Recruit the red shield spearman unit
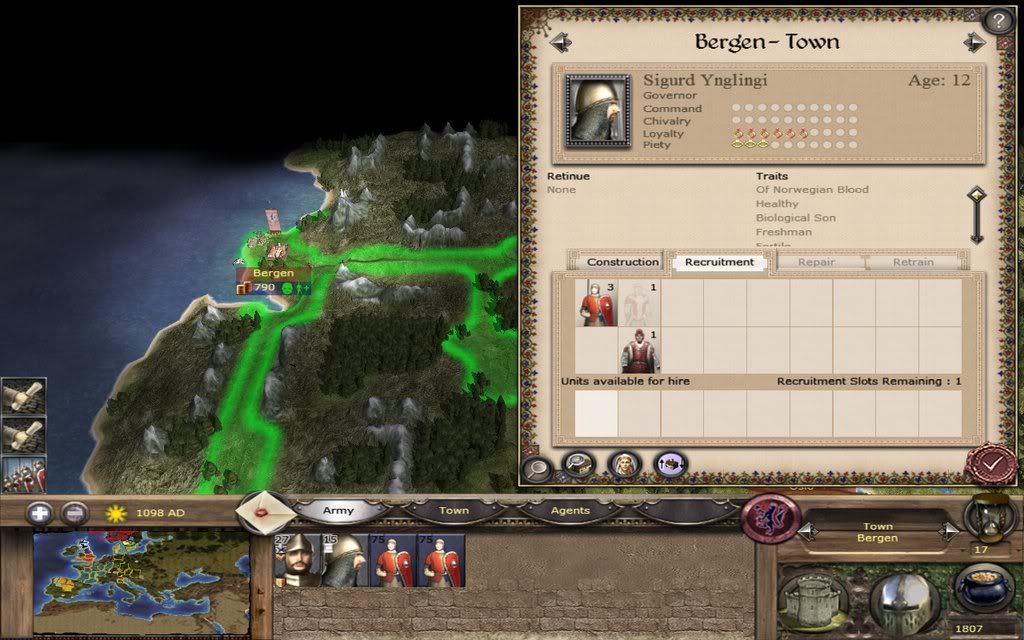 tap(596, 303)
